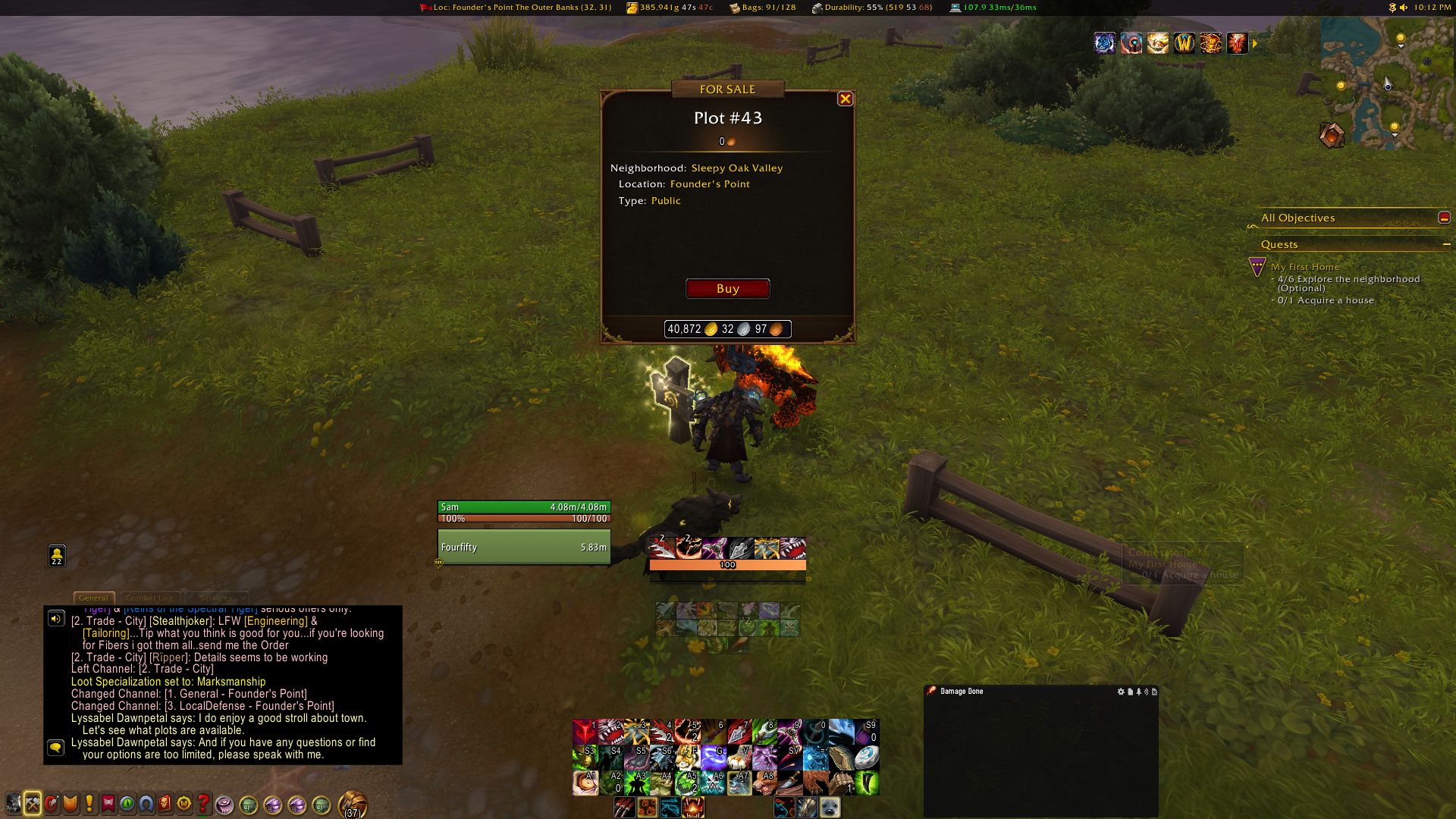Open Damage Done meter settings gear
1456x819 pixels.
click(x=1121, y=692)
